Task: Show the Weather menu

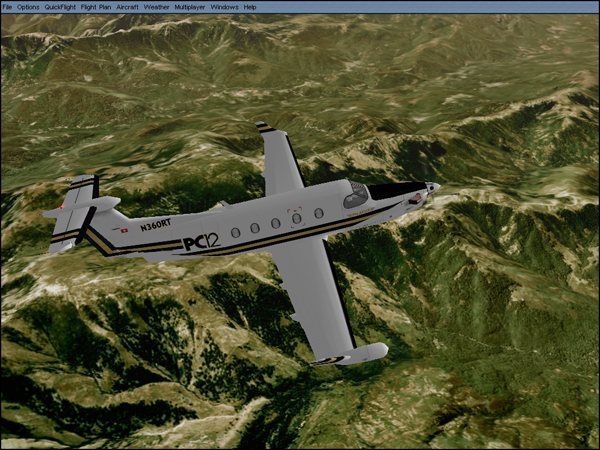Action: (156, 7)
